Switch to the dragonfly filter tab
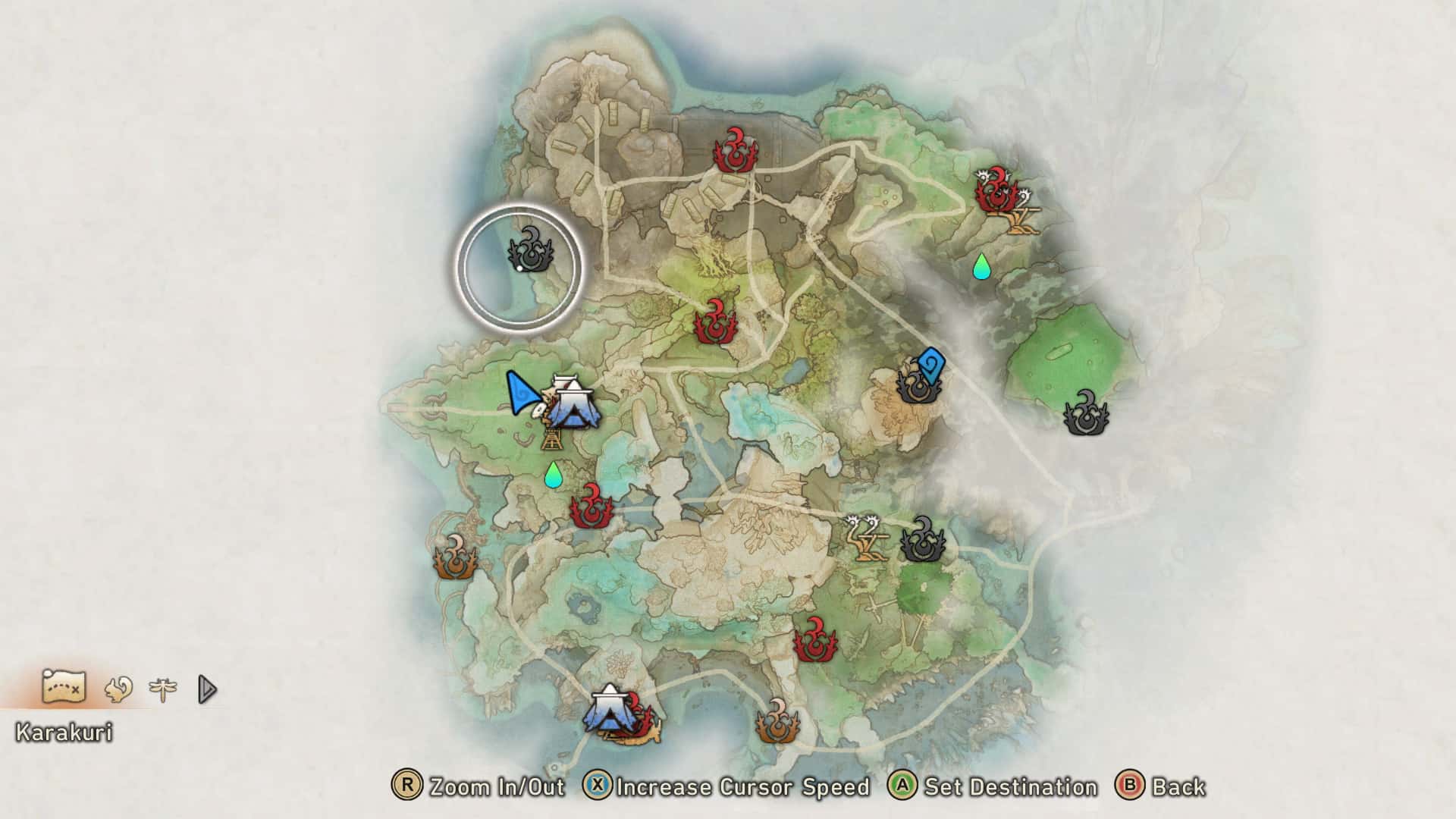The width and height of the screenshot is (1456, 819). coord(163,689)
